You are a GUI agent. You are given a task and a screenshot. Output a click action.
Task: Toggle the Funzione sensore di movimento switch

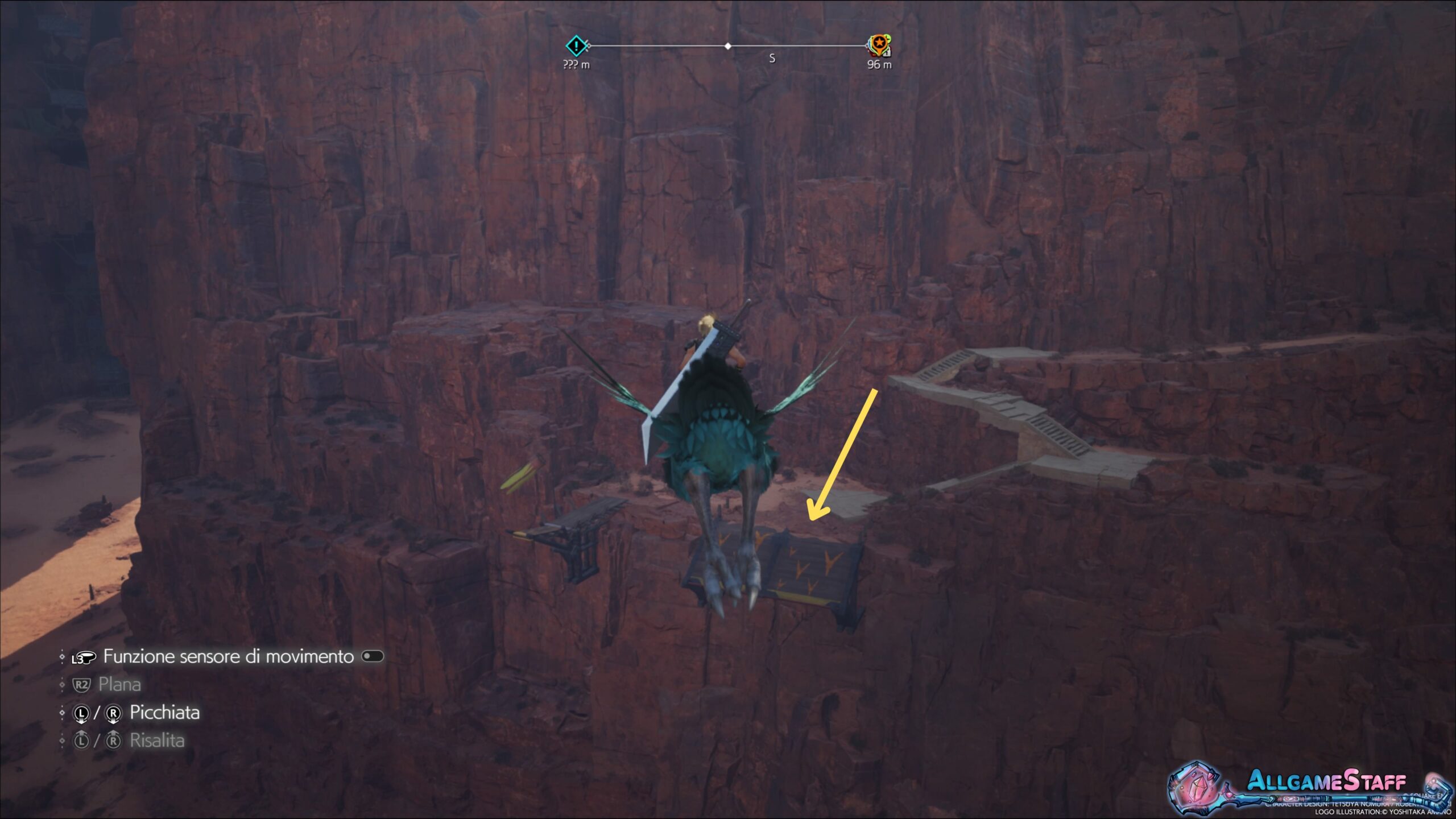(x=373, y=656)
